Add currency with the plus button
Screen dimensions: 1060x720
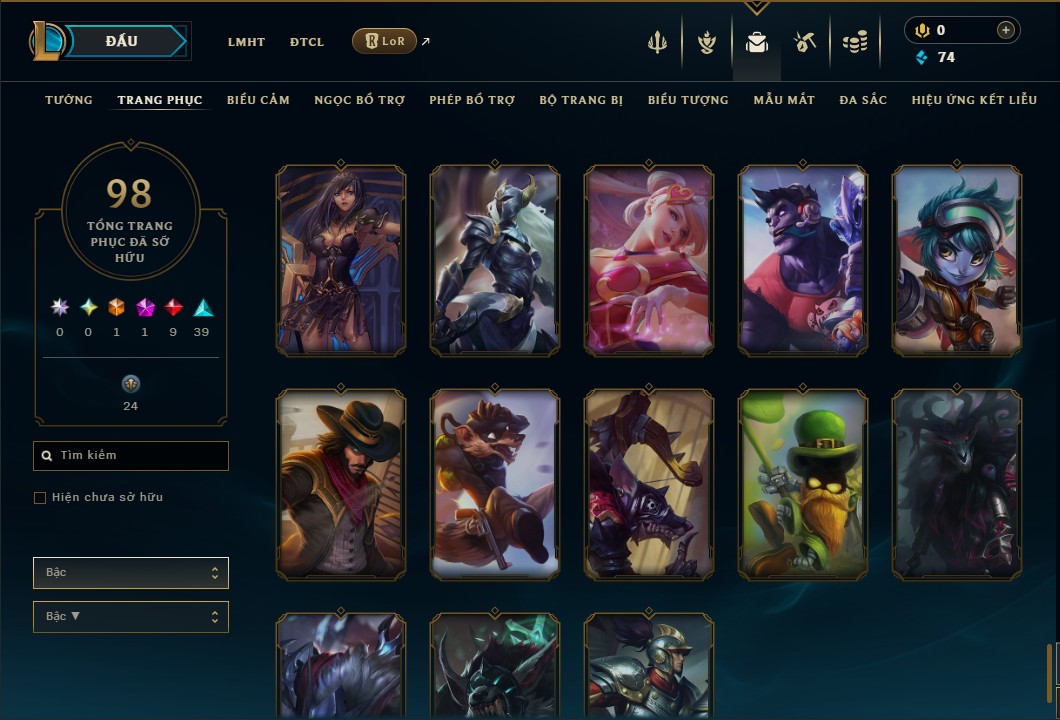[1005, 30]
